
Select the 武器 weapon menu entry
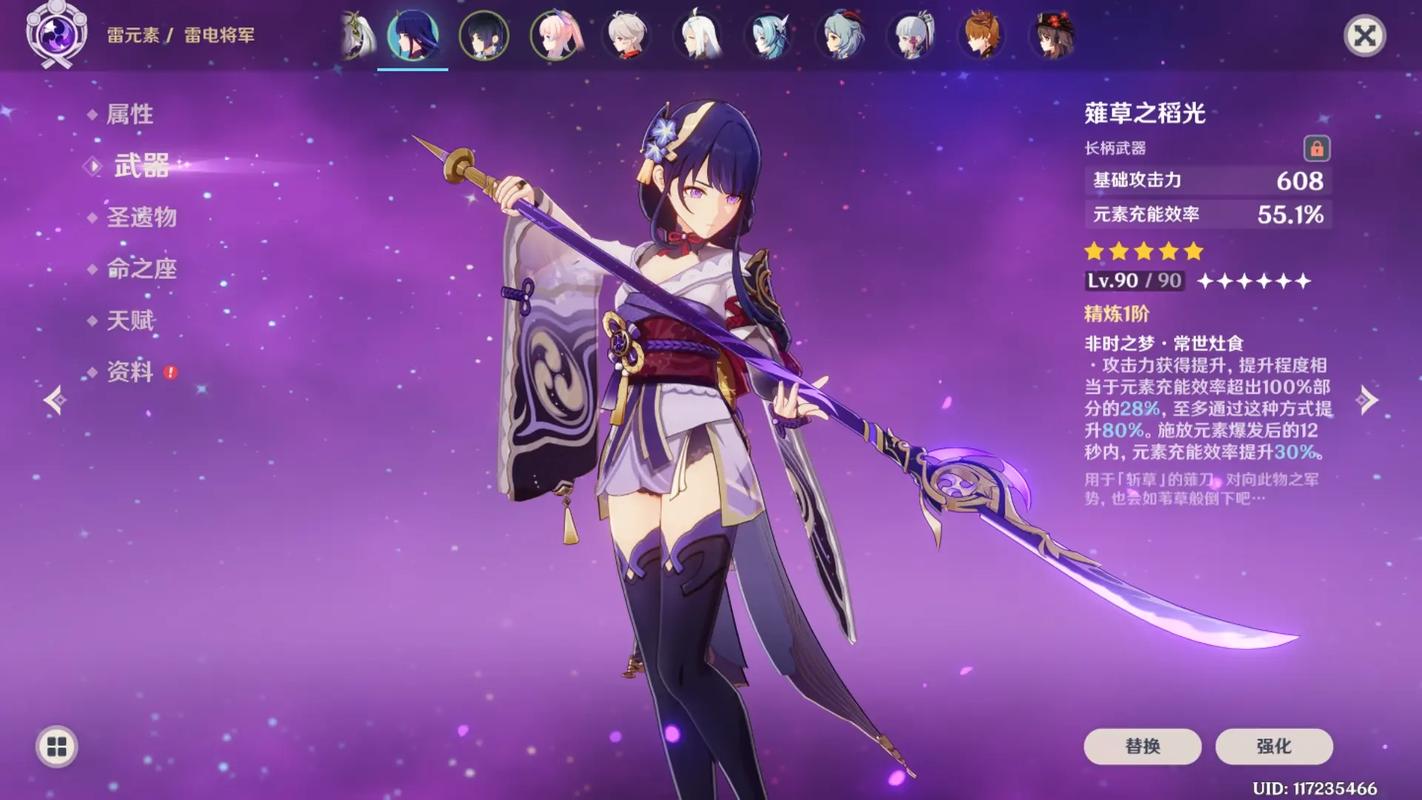tap(141, 166)
